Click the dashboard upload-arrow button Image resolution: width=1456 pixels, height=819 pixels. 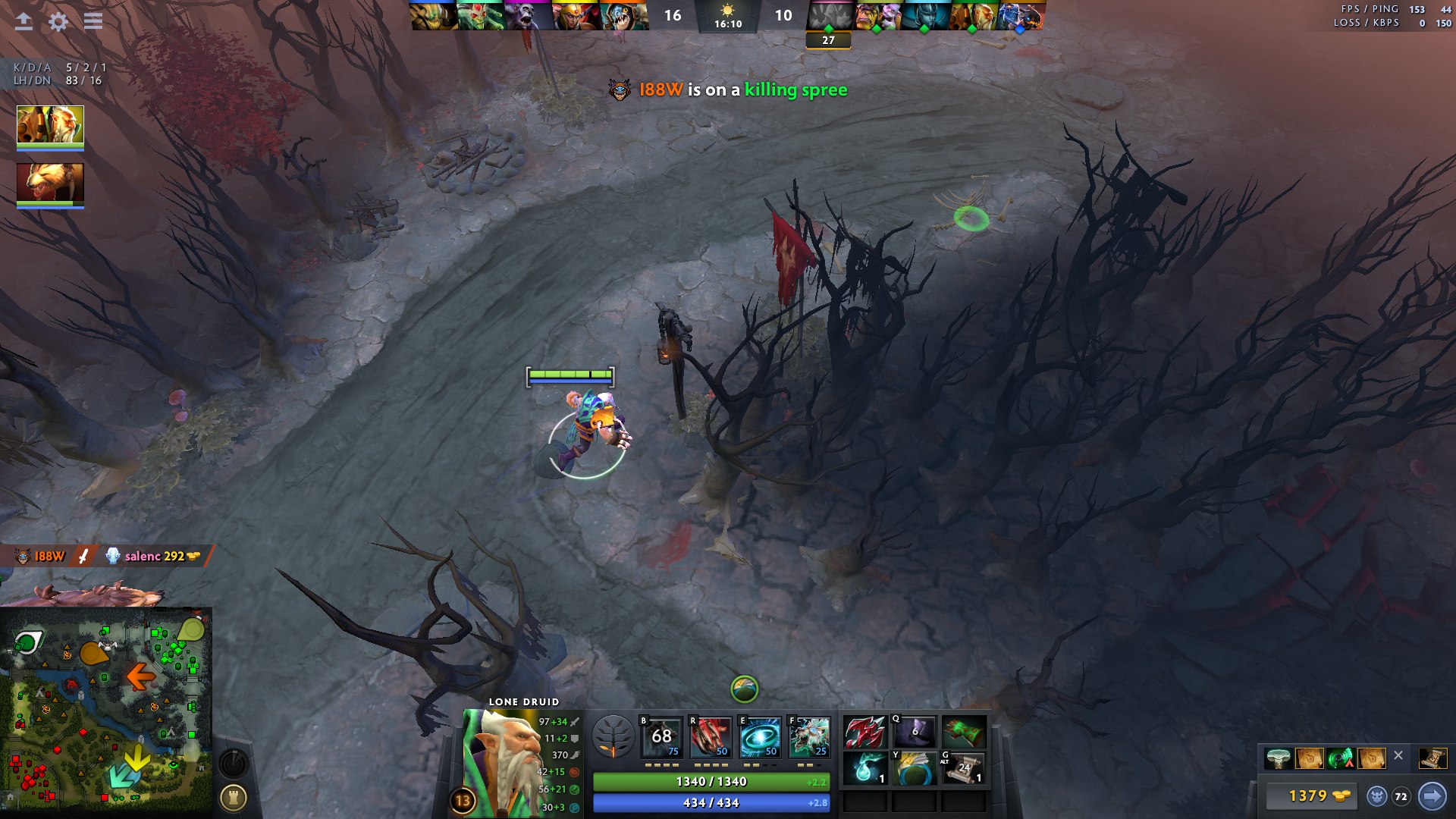point(24,21)
